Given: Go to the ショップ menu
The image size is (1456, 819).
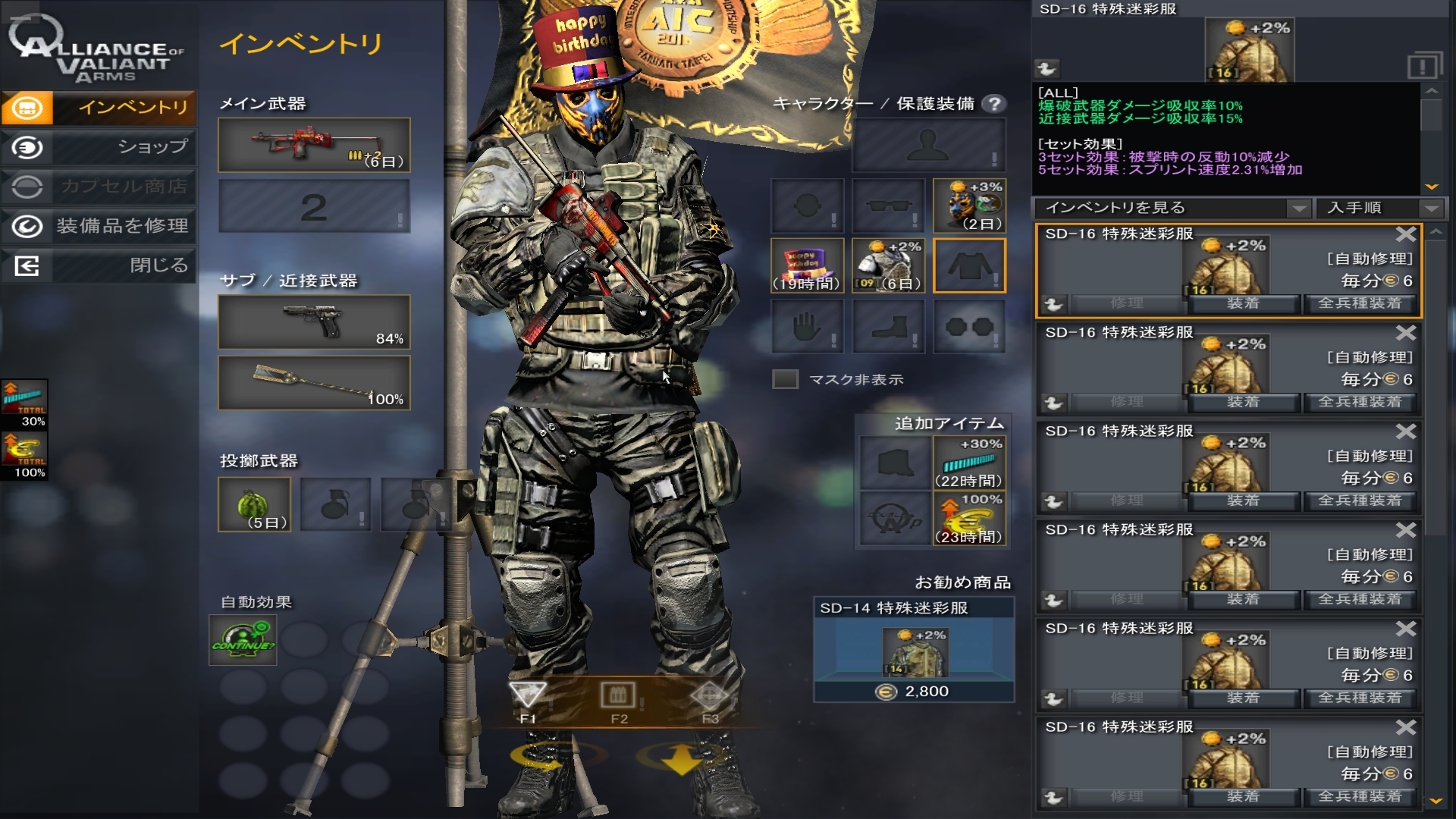Looking at the screenshot, I should click(x=99, y=147).
